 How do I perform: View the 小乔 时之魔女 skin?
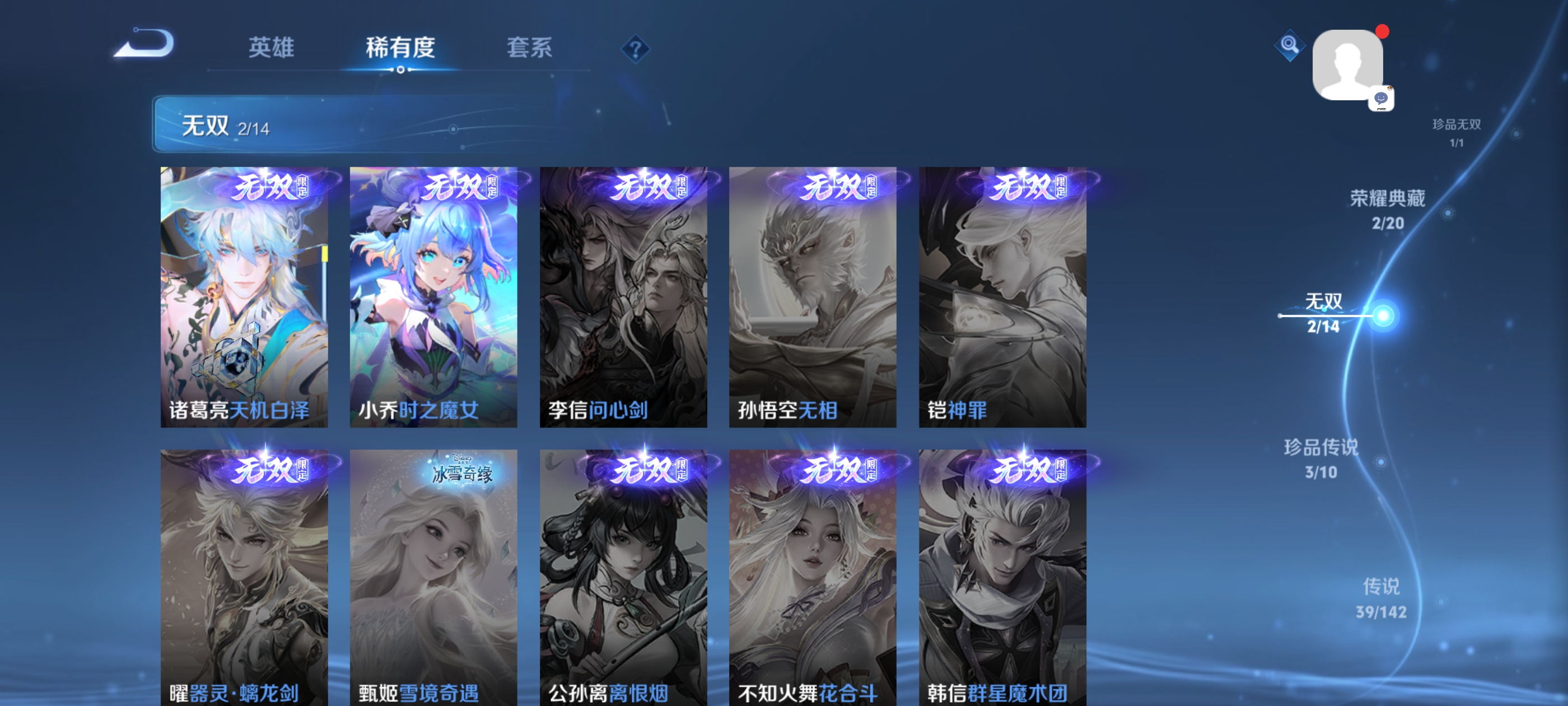click(434, 299)
